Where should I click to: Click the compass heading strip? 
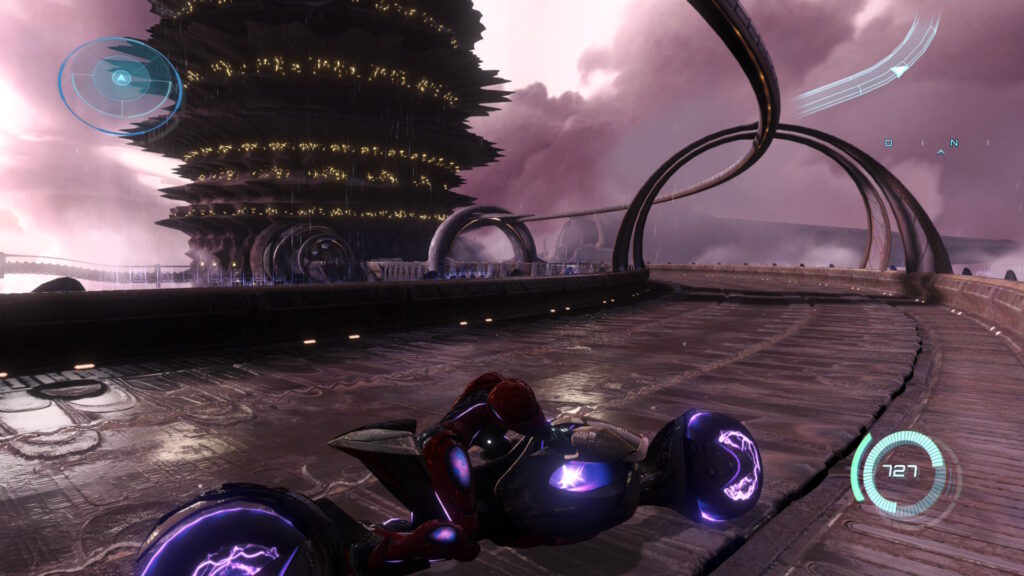coord(922,145)
